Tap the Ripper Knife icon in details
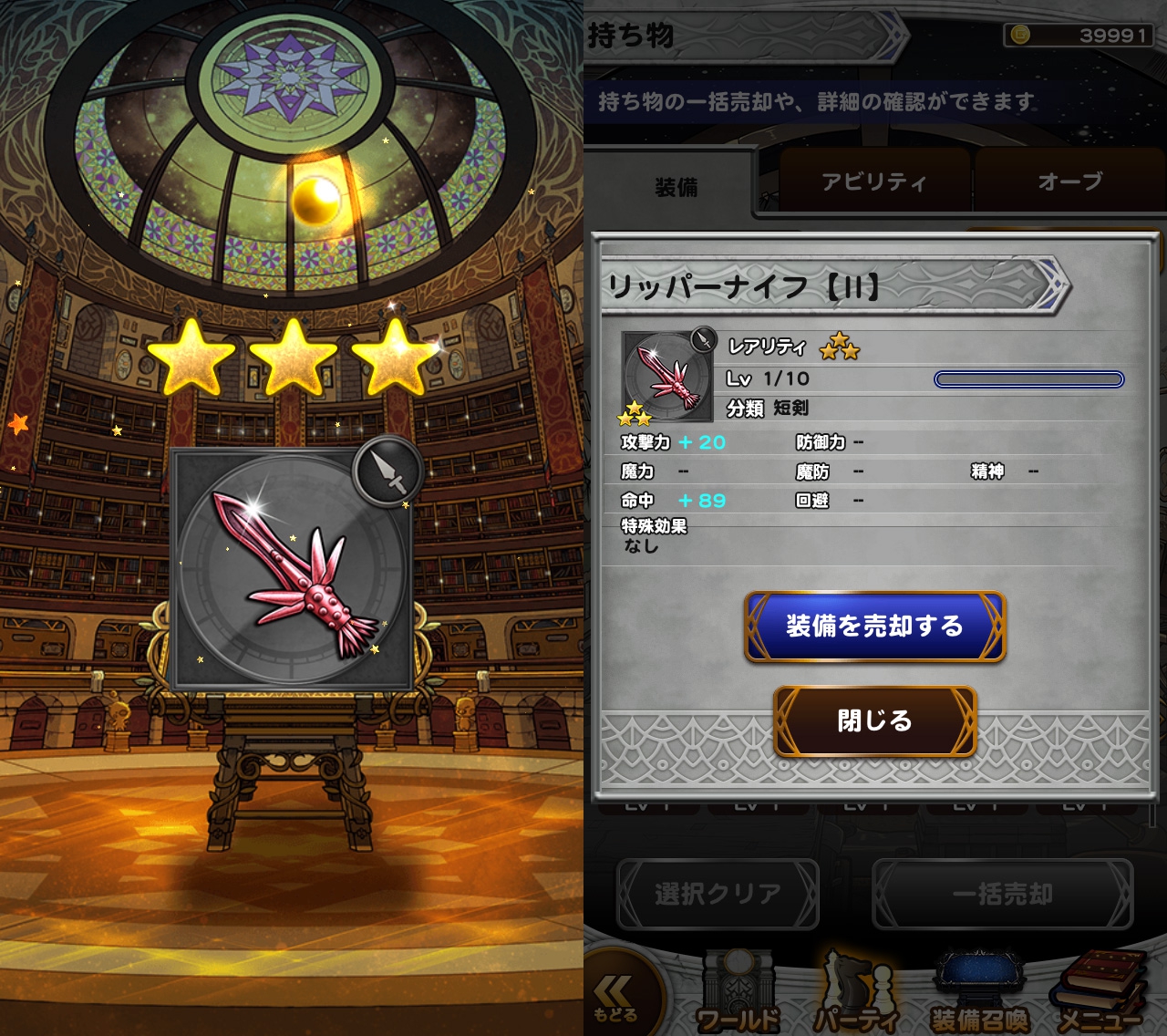 [x=667, y=378]
